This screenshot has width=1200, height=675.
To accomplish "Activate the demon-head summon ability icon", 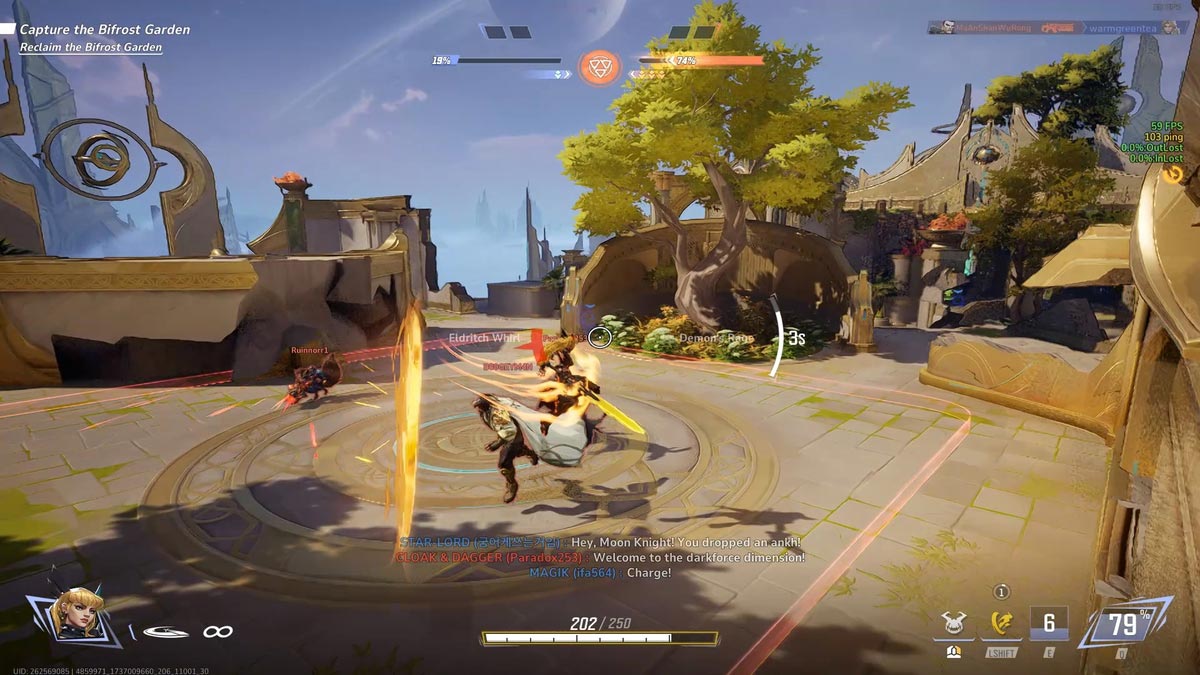I will tap(953, 626).
